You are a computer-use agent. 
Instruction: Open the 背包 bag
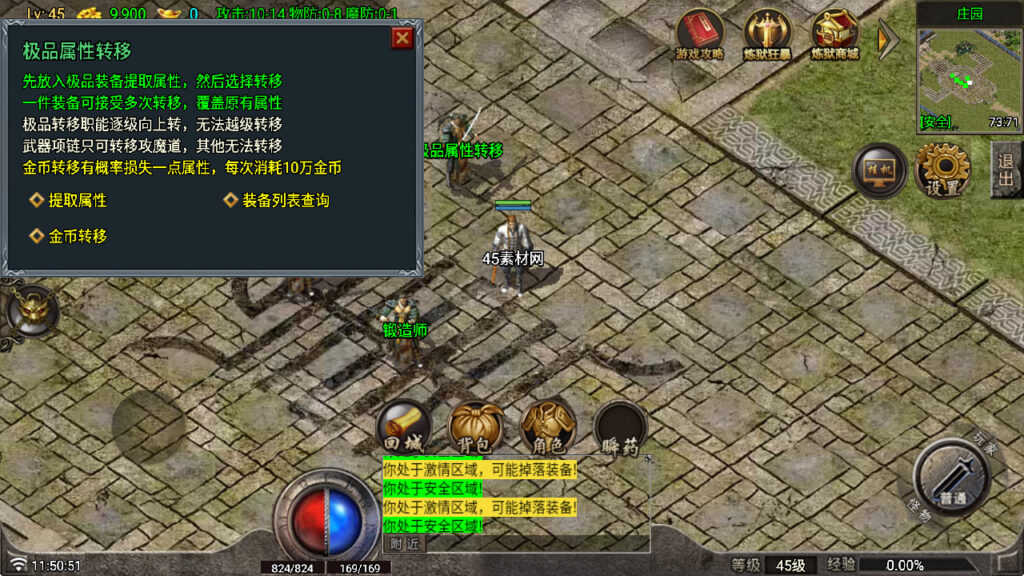(x=476, y=428)
